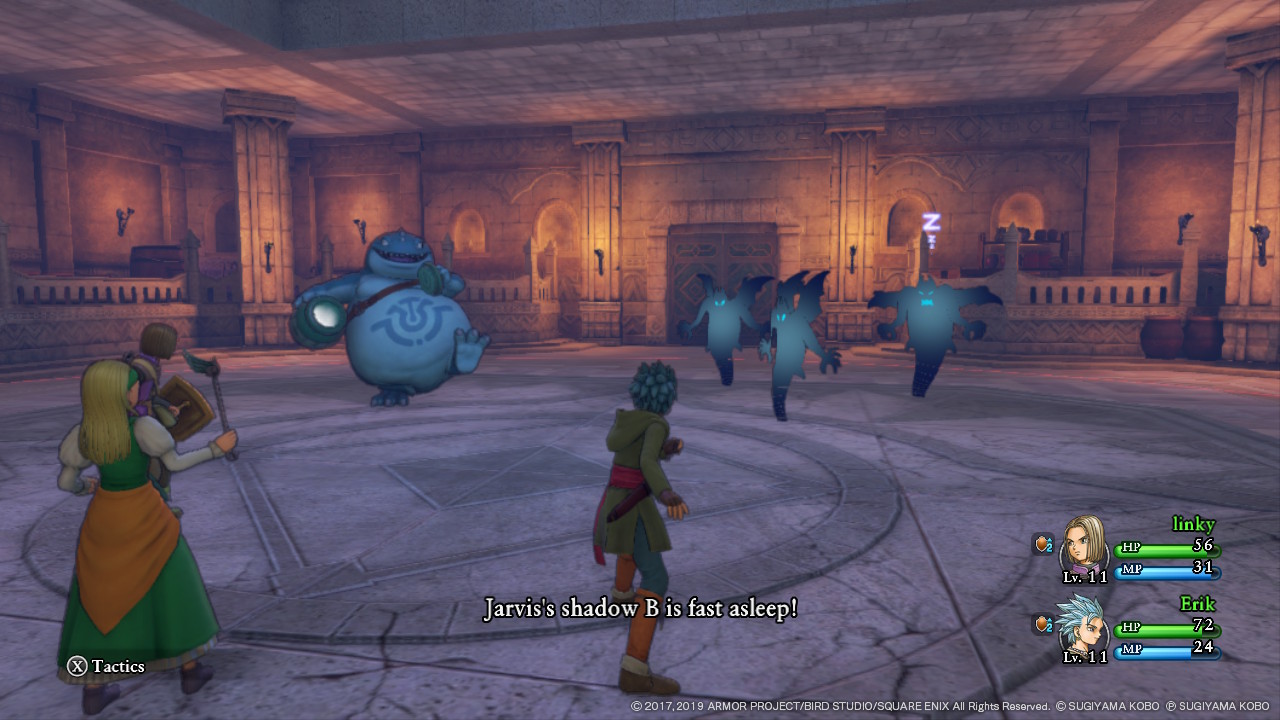
Task: Select linky's character portrait
Action: [1083, 545]
